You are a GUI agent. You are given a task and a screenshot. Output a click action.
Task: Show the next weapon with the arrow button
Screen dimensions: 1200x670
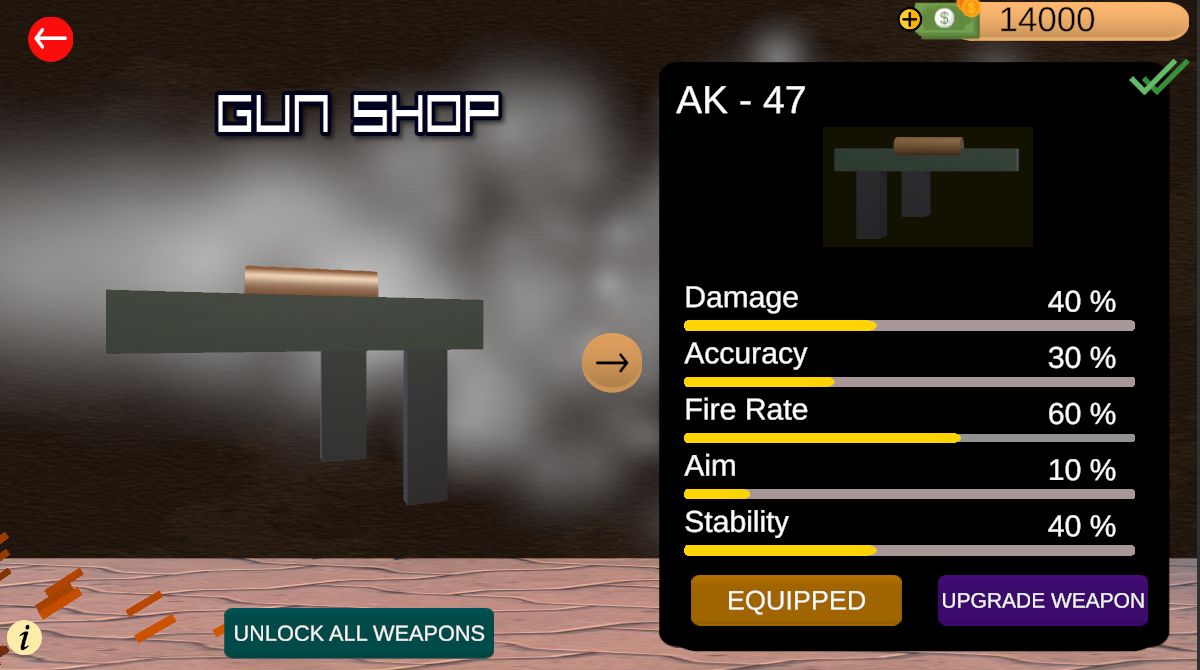[612, 362]
